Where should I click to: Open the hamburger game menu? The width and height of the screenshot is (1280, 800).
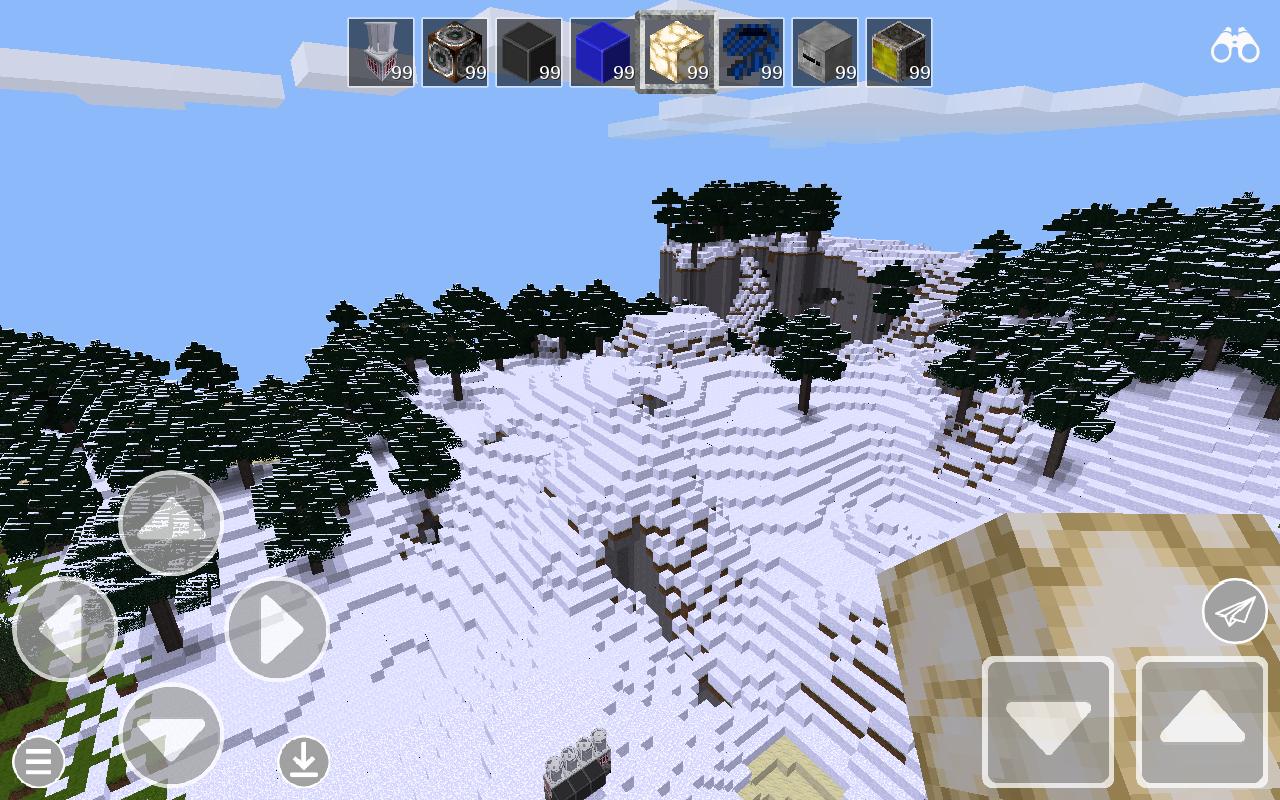point(38,760)
